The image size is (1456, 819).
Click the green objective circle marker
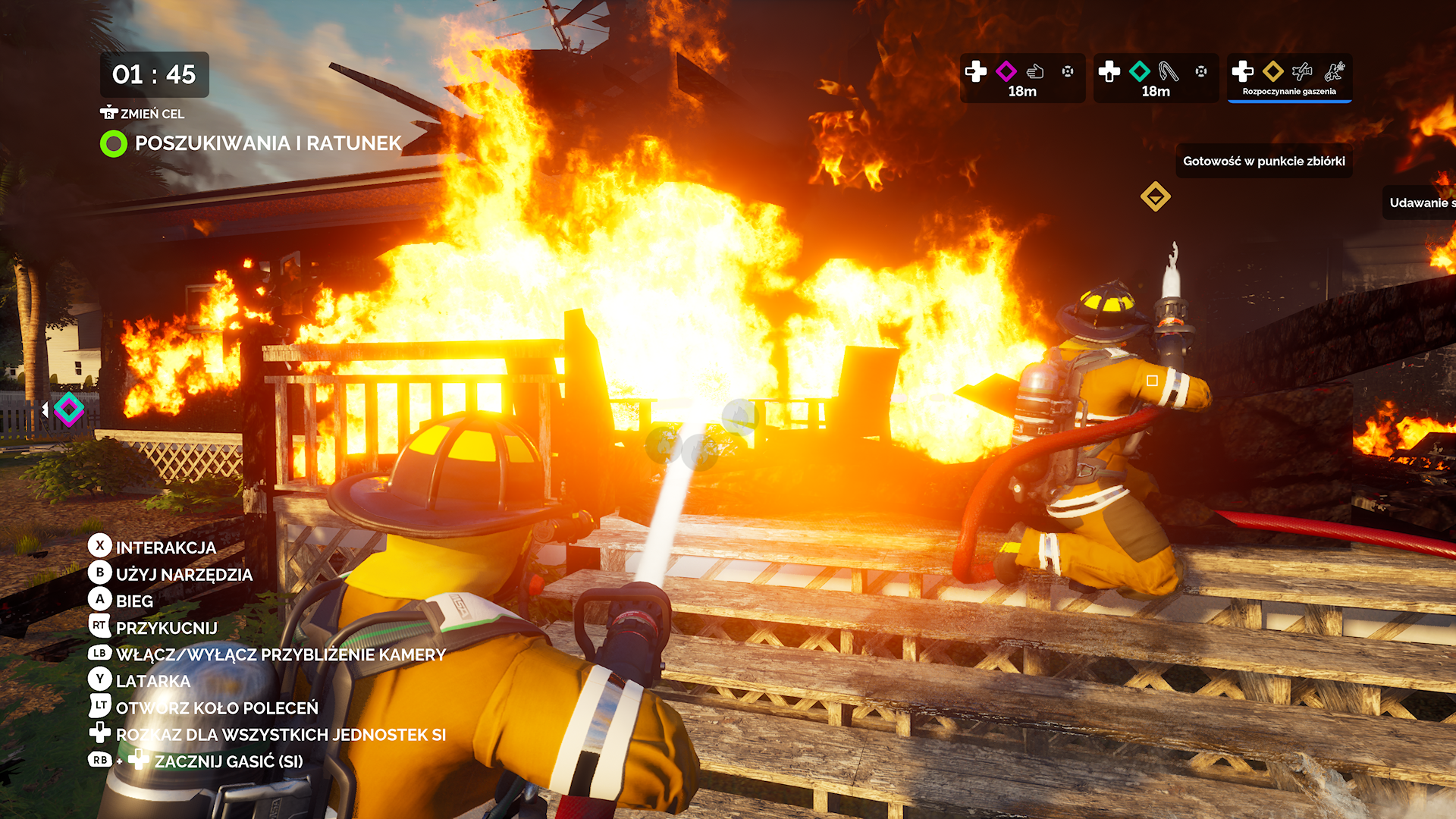click(114, 143)
